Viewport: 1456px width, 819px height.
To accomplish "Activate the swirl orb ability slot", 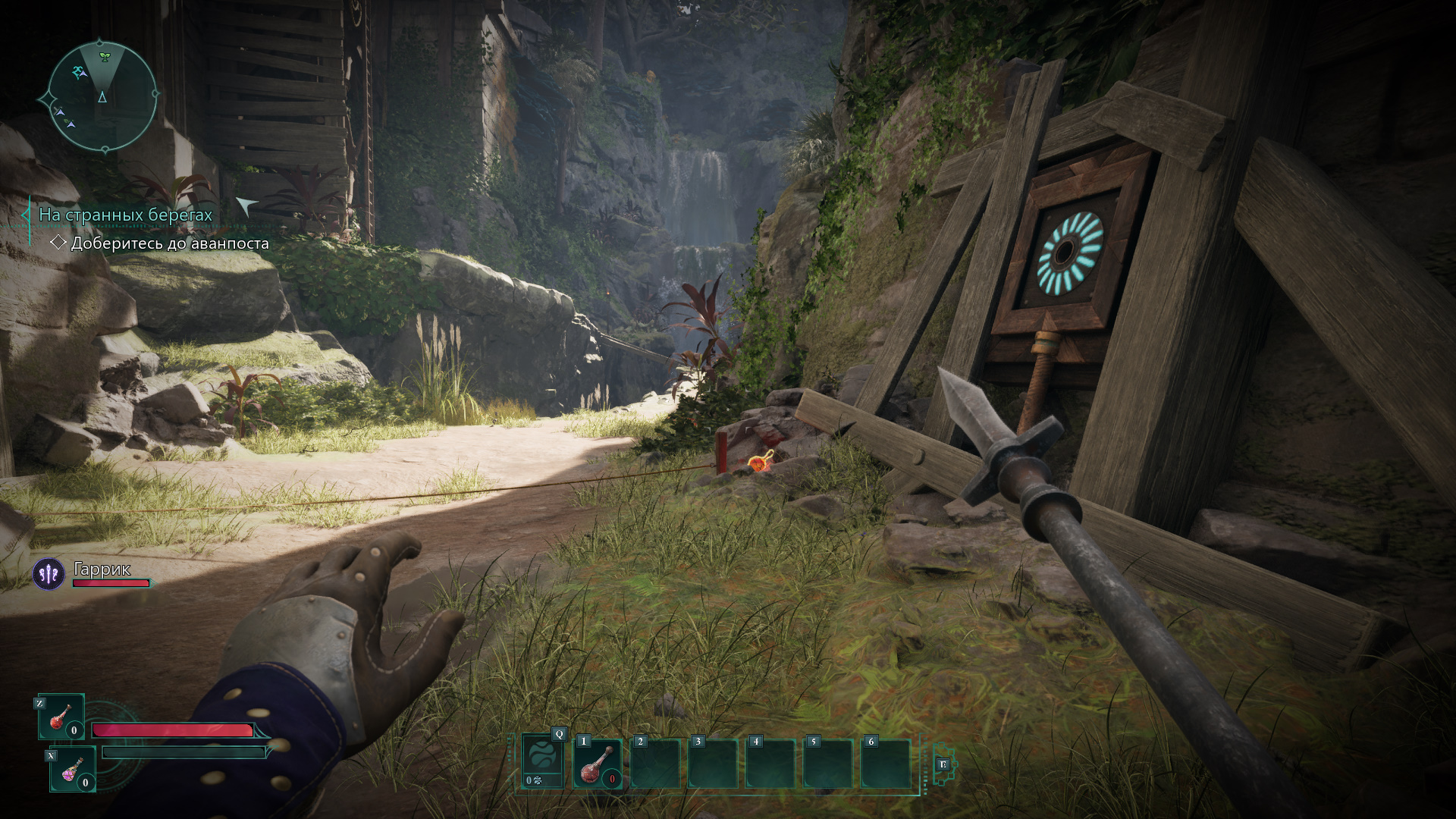I will [x=543, y=761].
